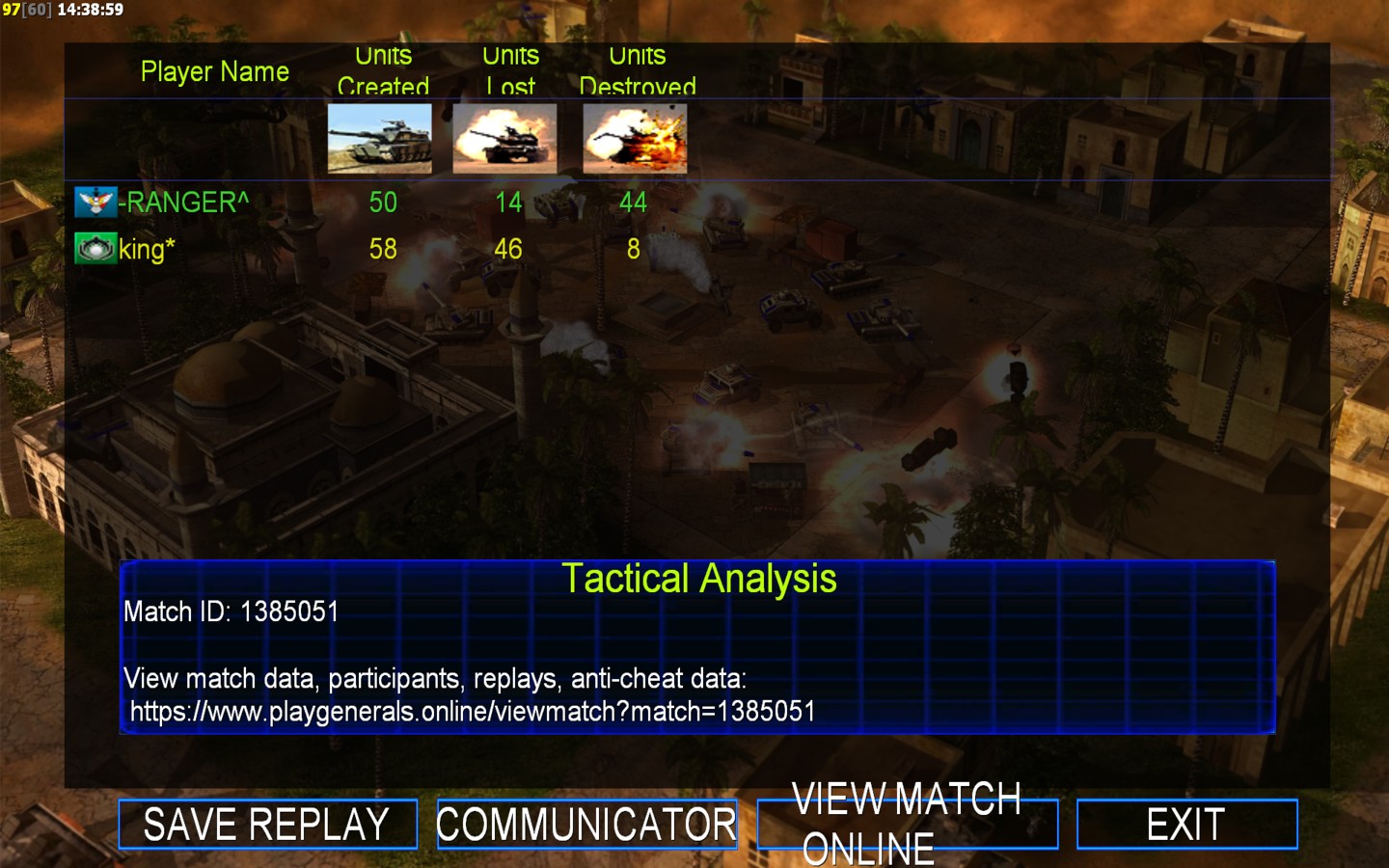View the match online
1389x868 pixels.
(x=907, y=825)
